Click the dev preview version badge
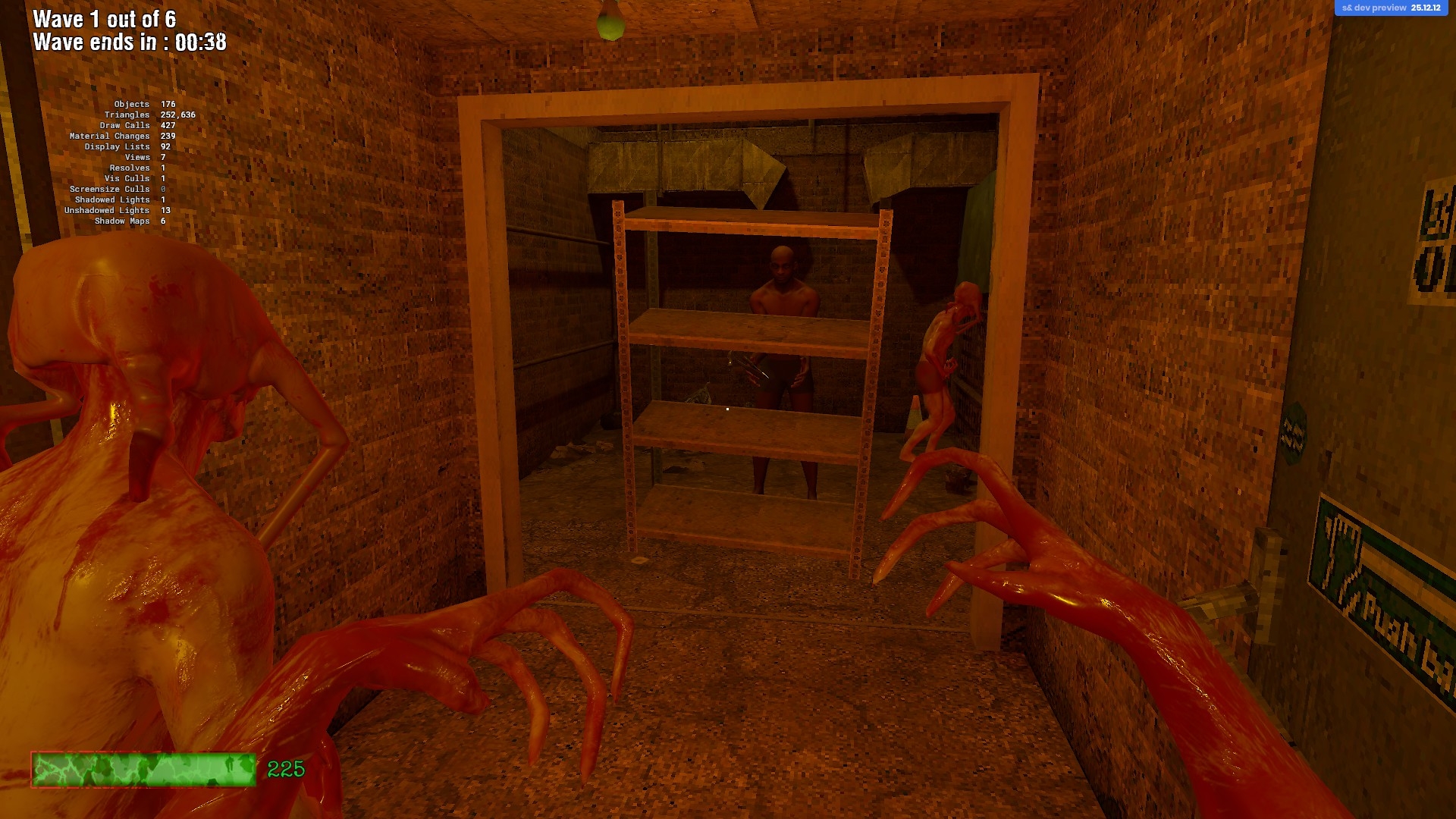Image resolution: width=1456 pixels, height=819 pixels. (1391, 8)
